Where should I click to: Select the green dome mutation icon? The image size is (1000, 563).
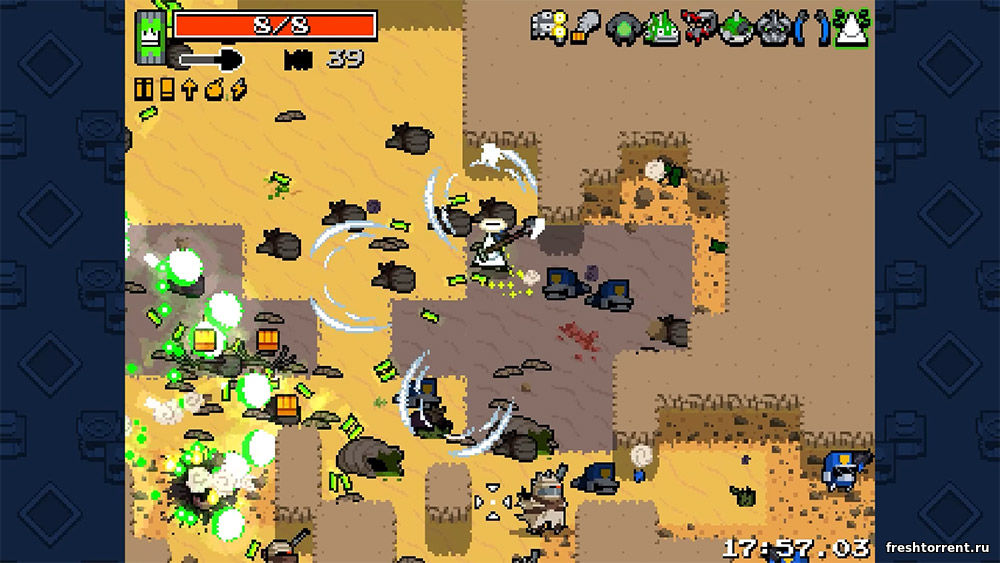click(735, 27)
